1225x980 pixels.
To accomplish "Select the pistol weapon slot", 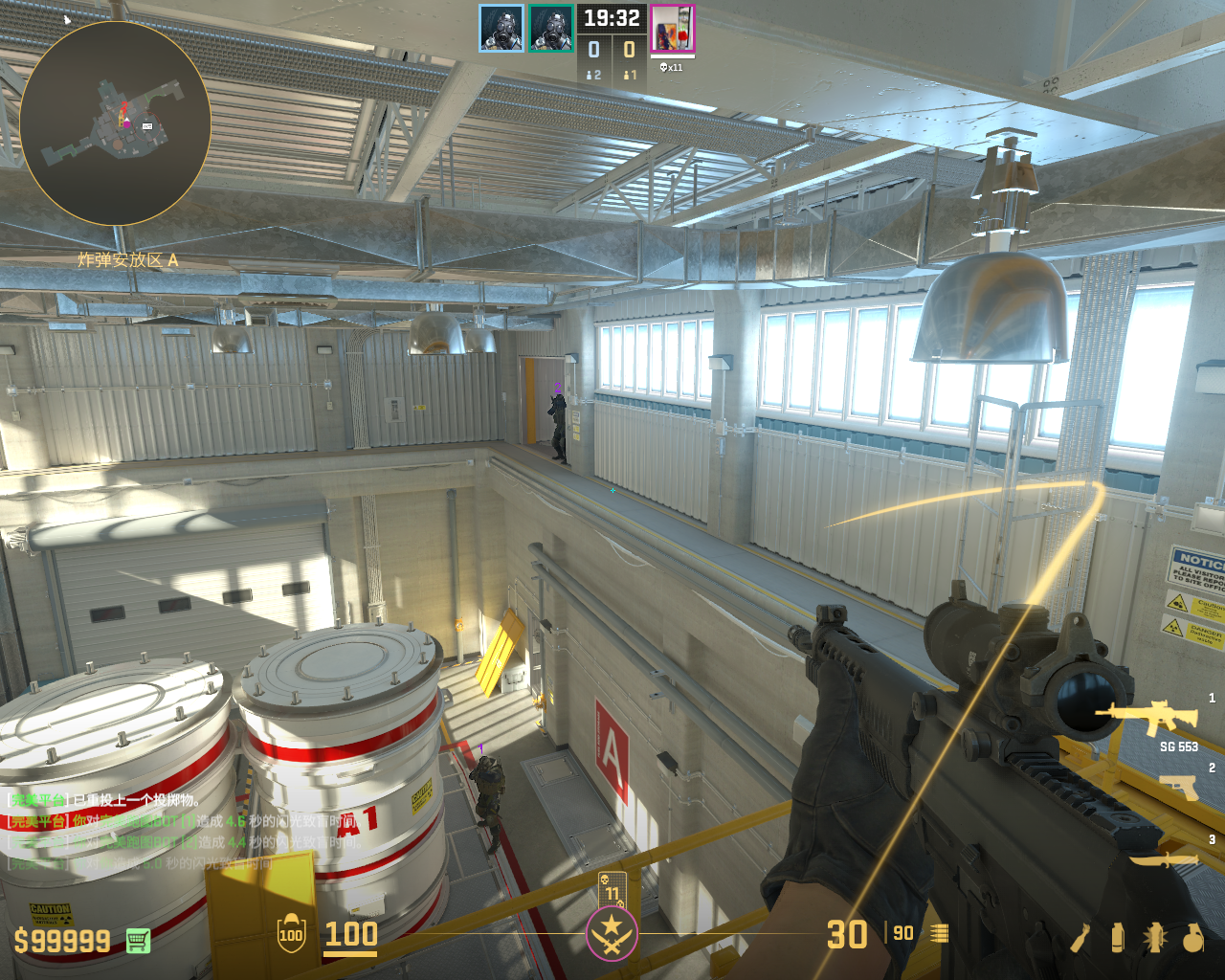I will 1178,787.
